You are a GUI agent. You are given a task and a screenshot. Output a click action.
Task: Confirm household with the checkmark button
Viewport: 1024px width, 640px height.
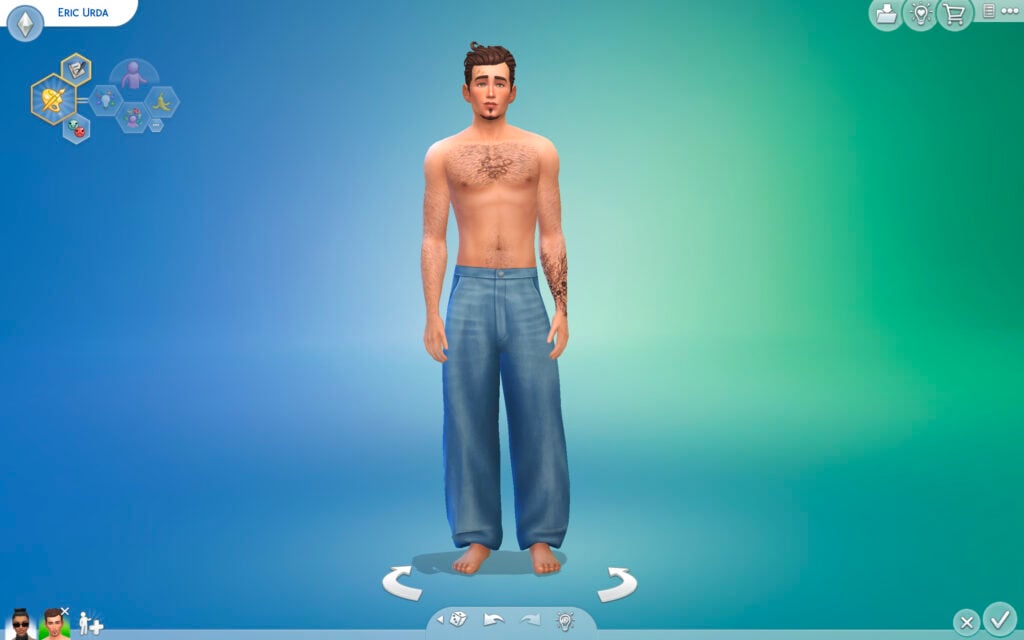998,618
